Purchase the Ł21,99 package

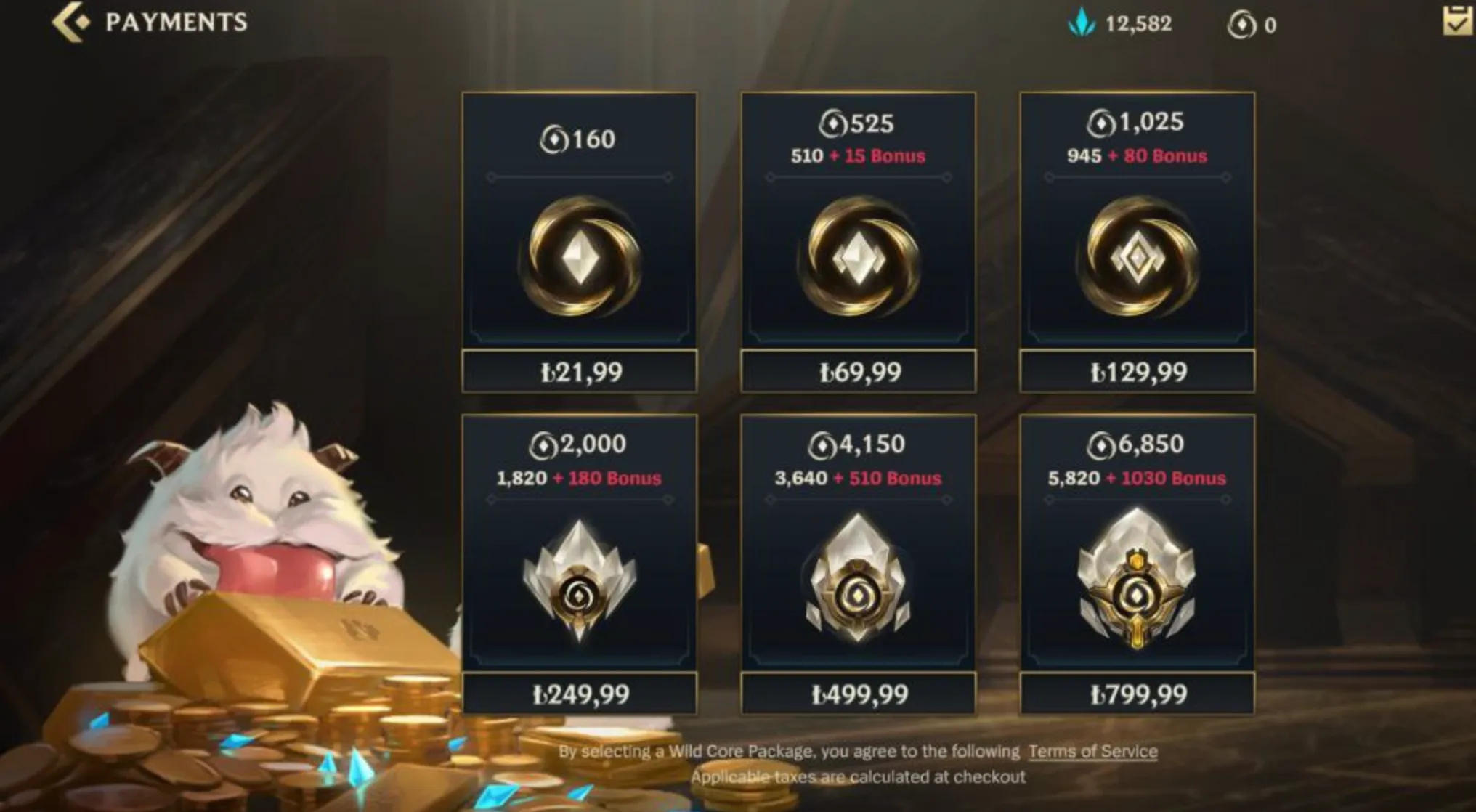(579, 372)
